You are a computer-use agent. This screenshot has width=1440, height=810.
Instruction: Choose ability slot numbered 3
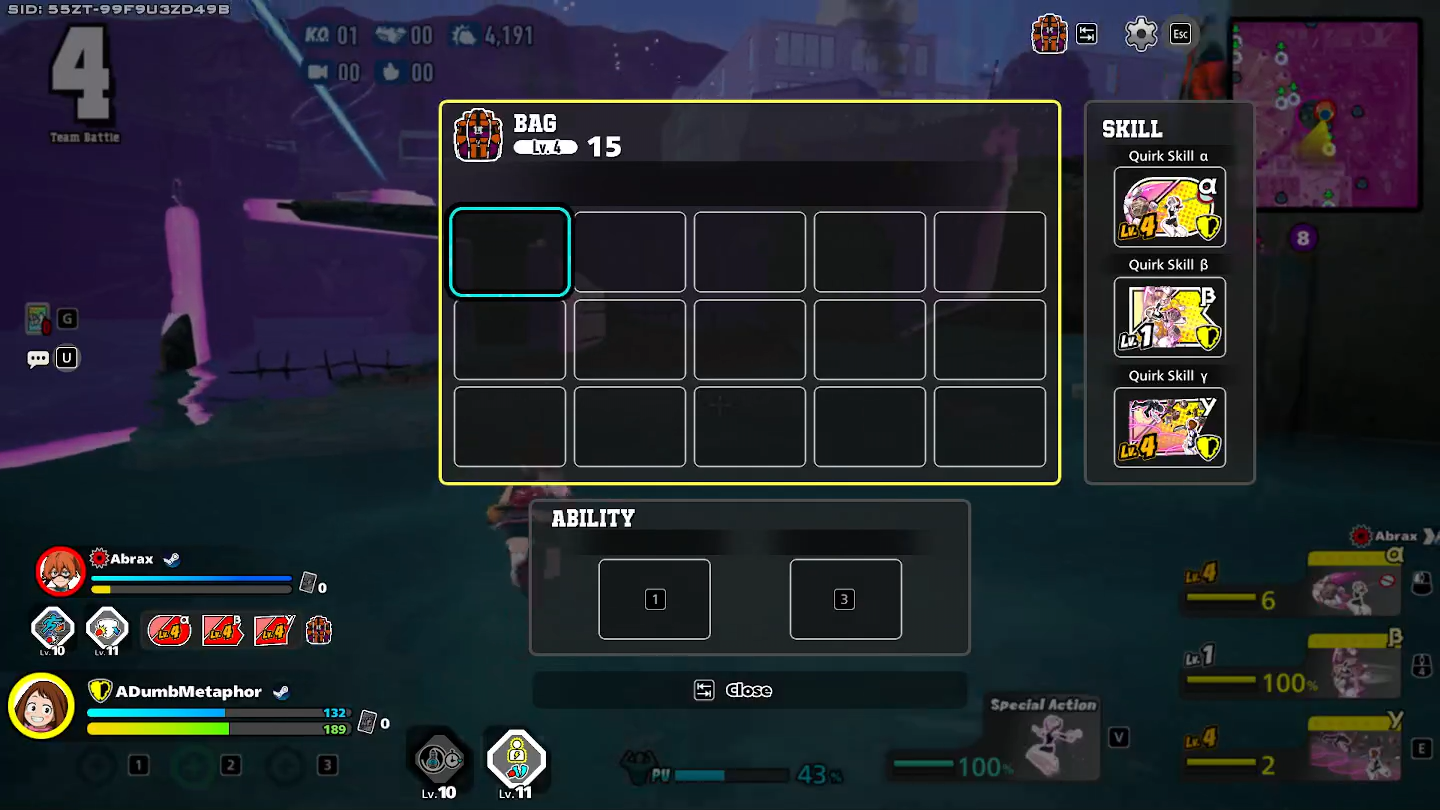pyautogui.click(x=845, y=599)
